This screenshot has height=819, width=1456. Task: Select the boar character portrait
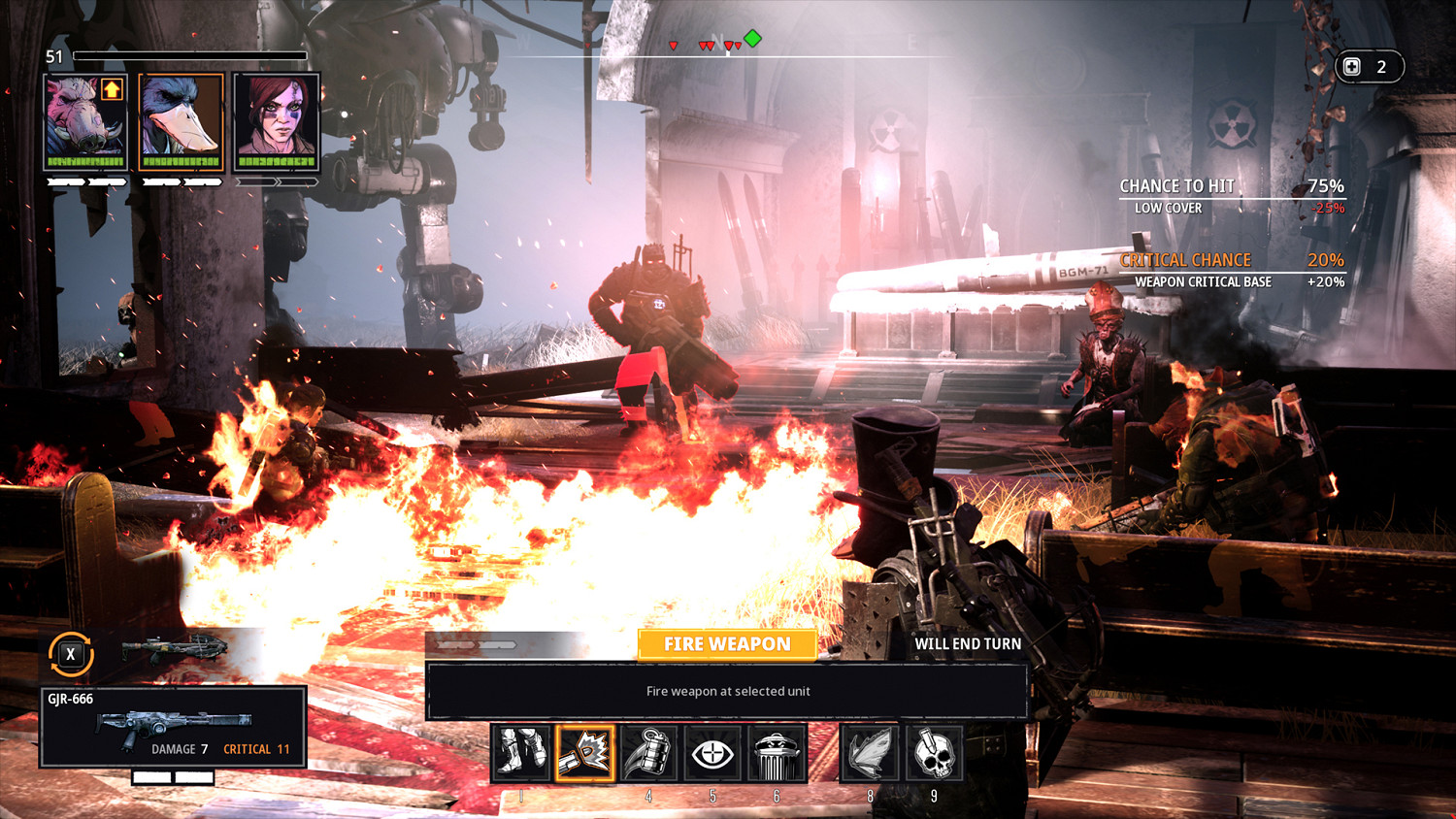85,121
